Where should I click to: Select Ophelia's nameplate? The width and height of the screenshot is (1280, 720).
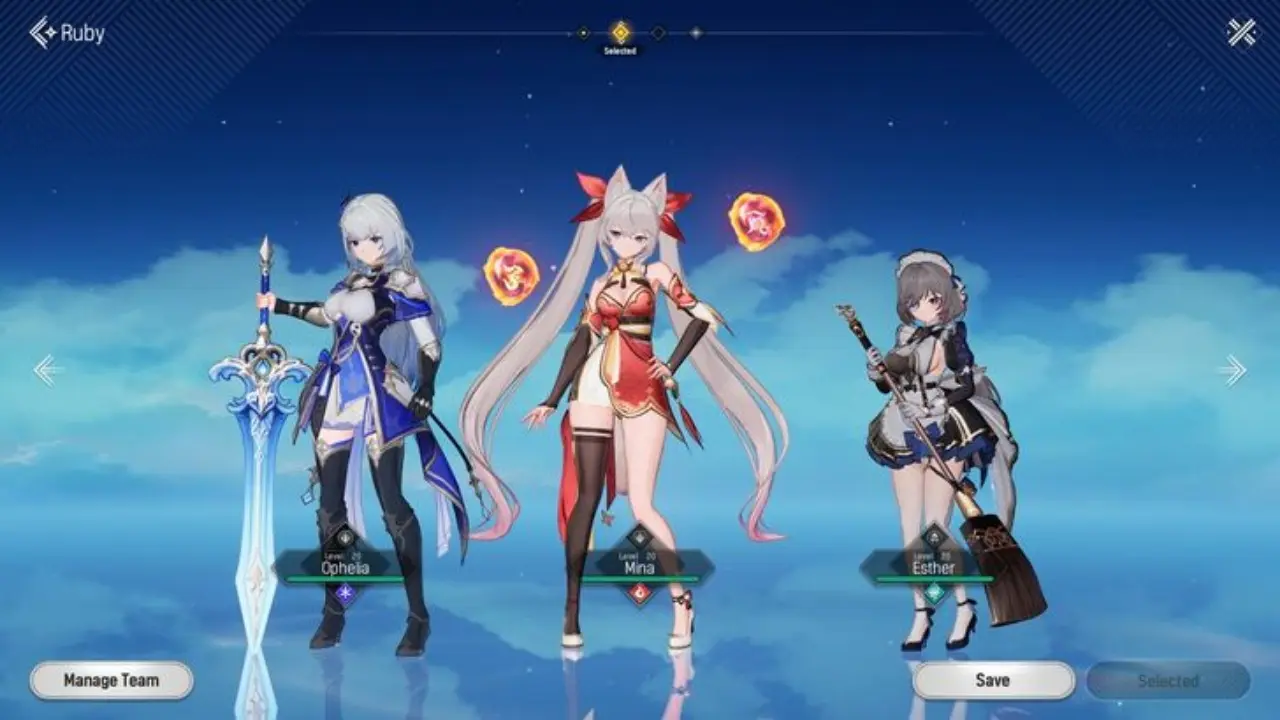[x=345, y=568]
